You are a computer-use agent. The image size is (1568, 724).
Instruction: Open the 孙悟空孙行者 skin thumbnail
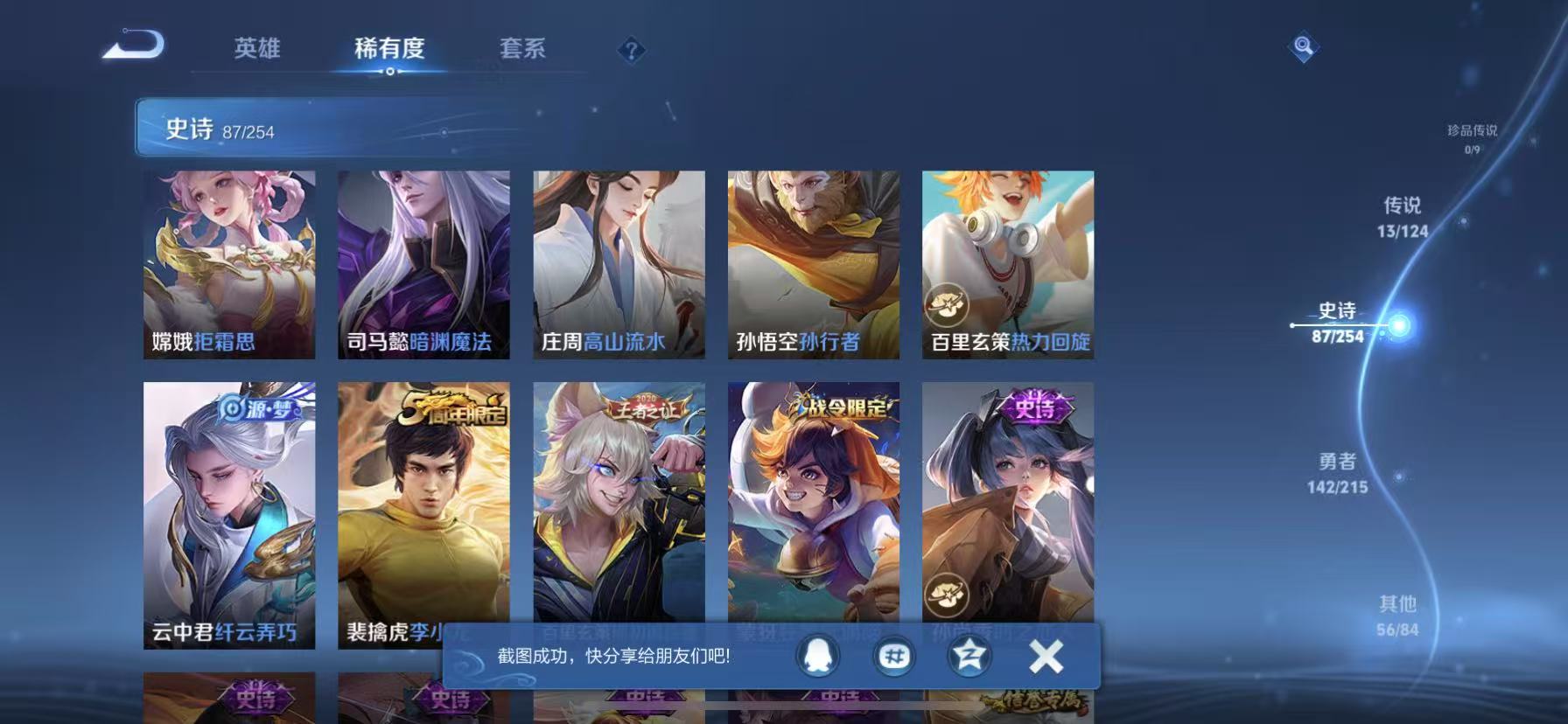(x=812, y=262)
